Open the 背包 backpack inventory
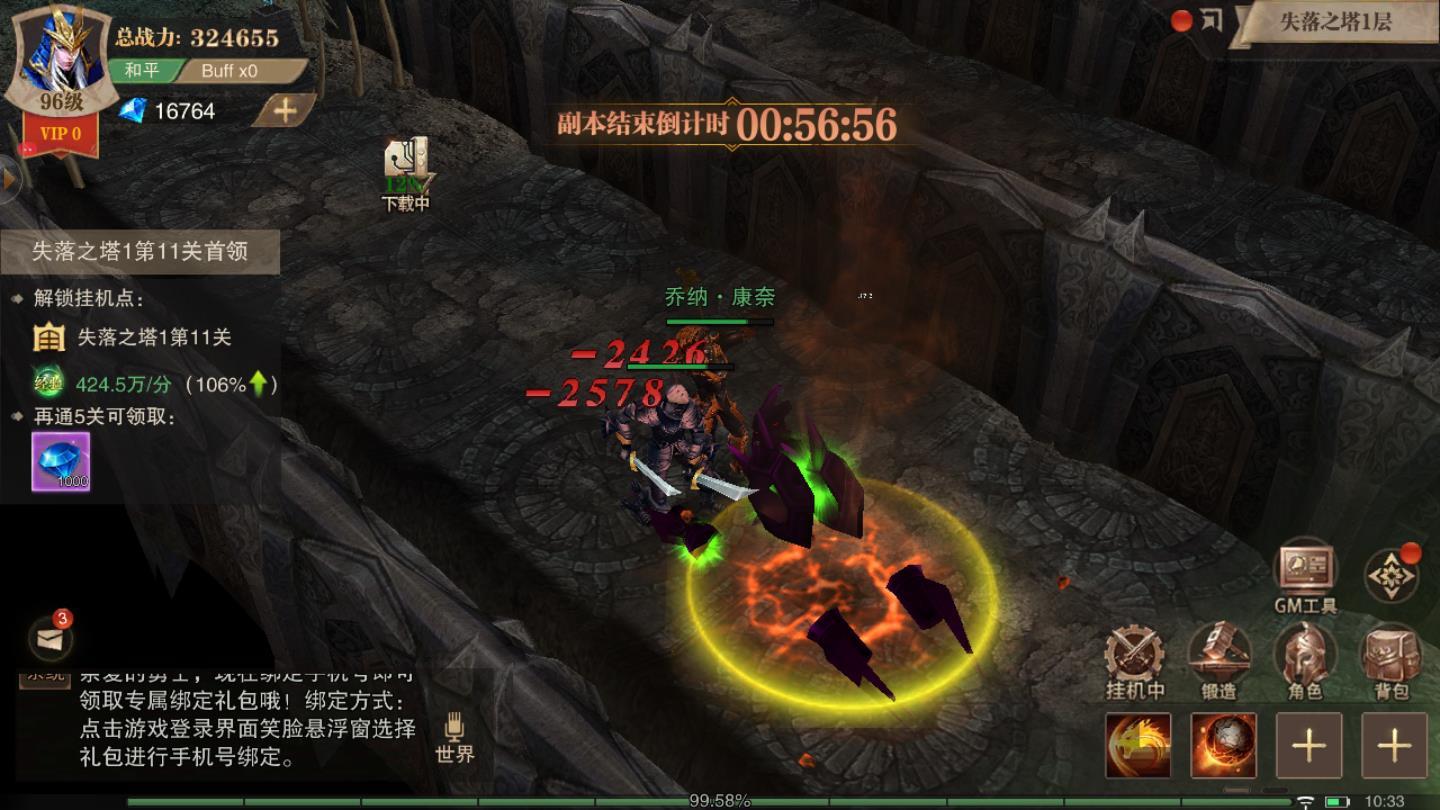 [1392, 659]
